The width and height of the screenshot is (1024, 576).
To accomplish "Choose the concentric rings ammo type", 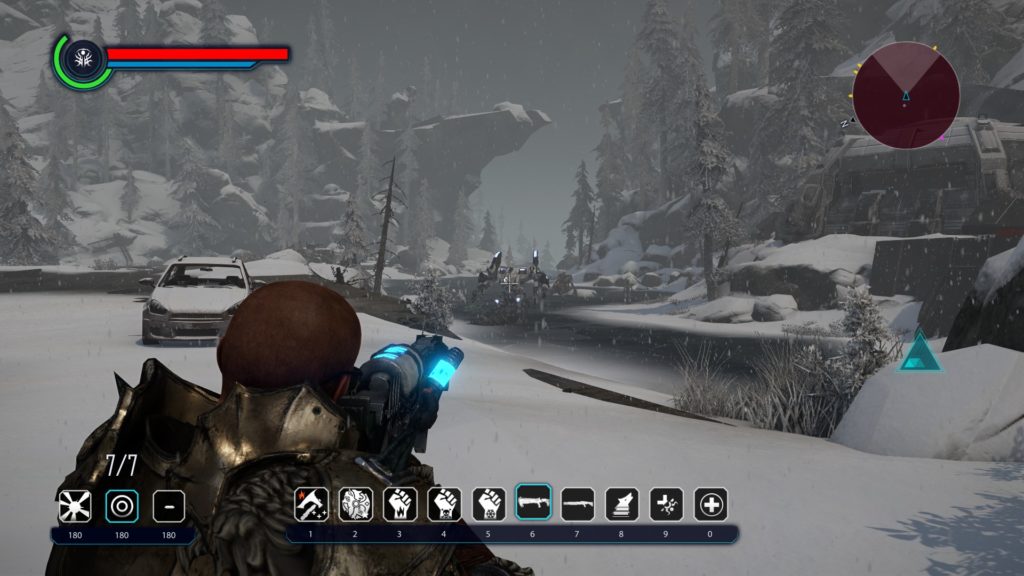I will [x=122, y=506].
